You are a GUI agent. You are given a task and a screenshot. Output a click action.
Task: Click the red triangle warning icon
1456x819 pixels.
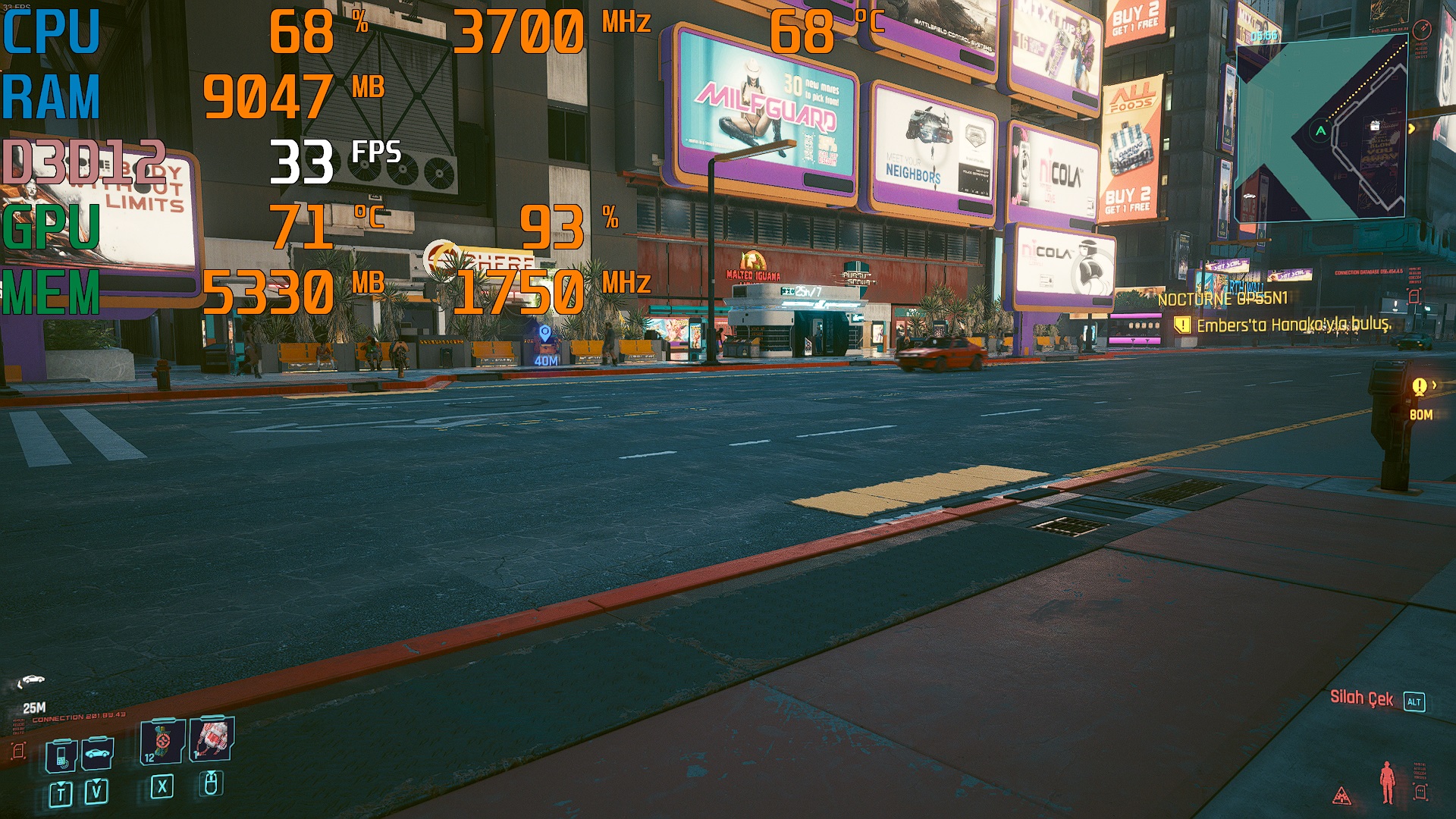click(x=1341, y=795)
